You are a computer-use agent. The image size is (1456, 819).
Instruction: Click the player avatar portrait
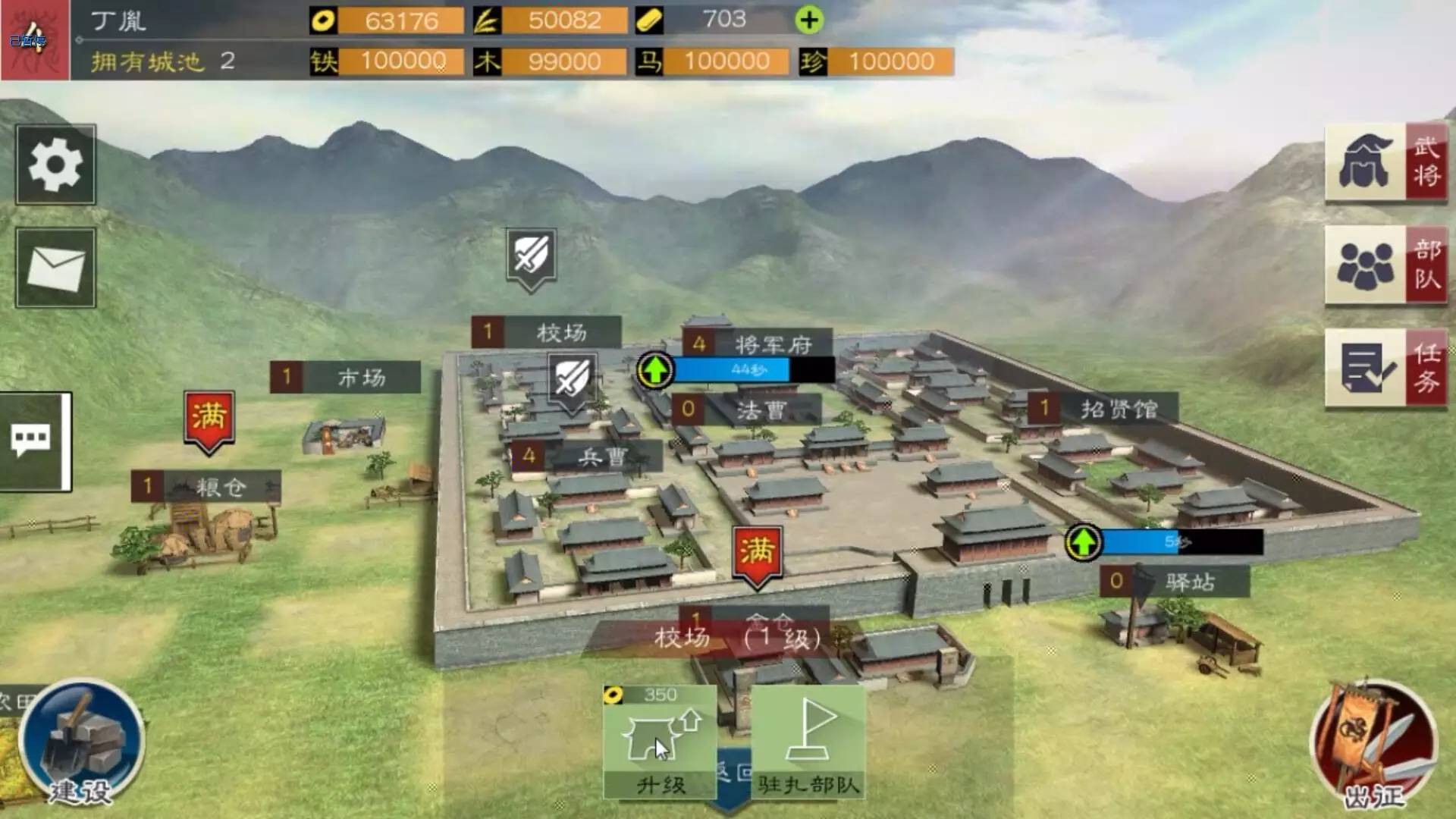pyautogui.click(x=35, y=39)
